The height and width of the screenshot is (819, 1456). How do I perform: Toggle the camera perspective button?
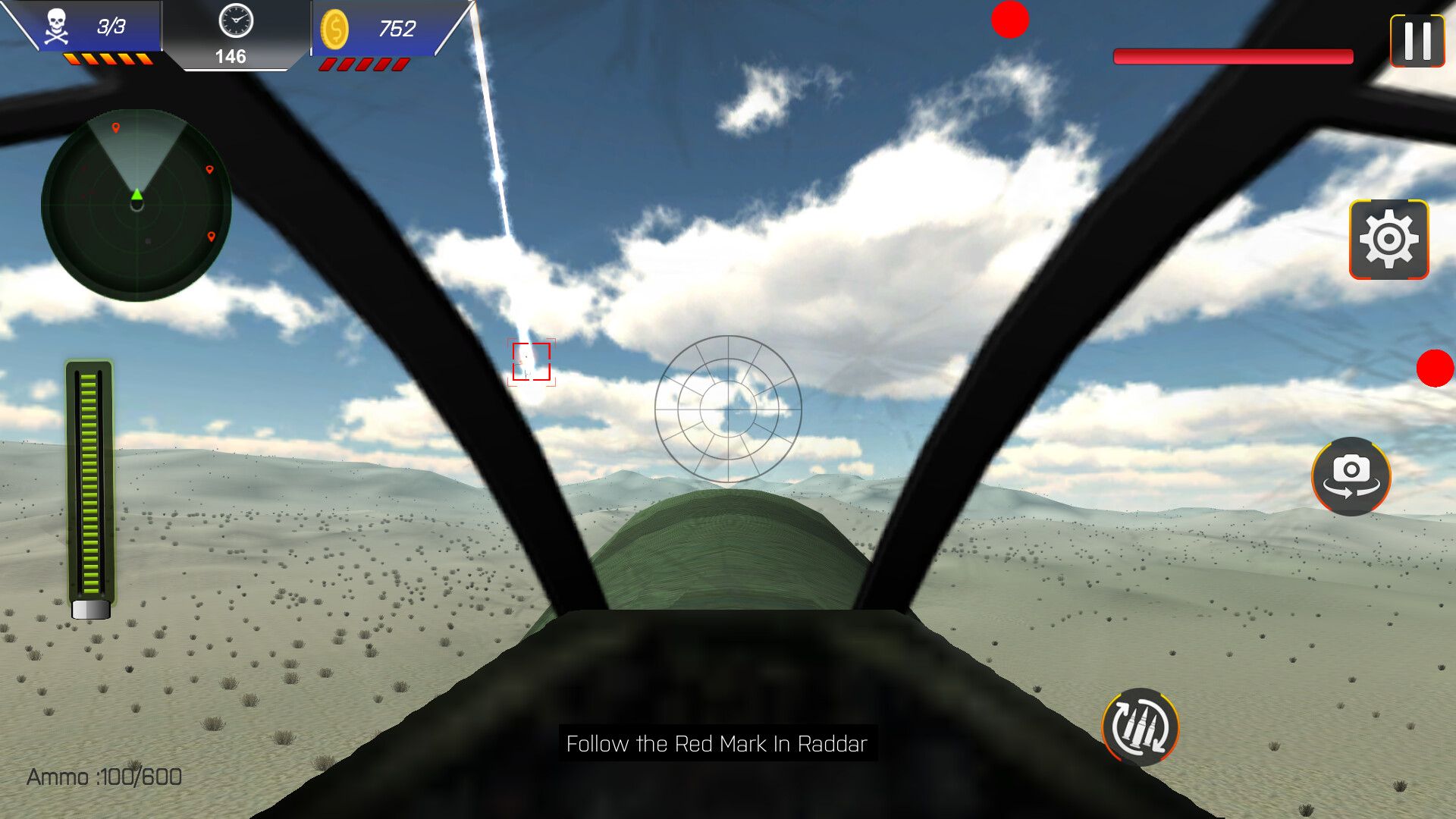1351,476
